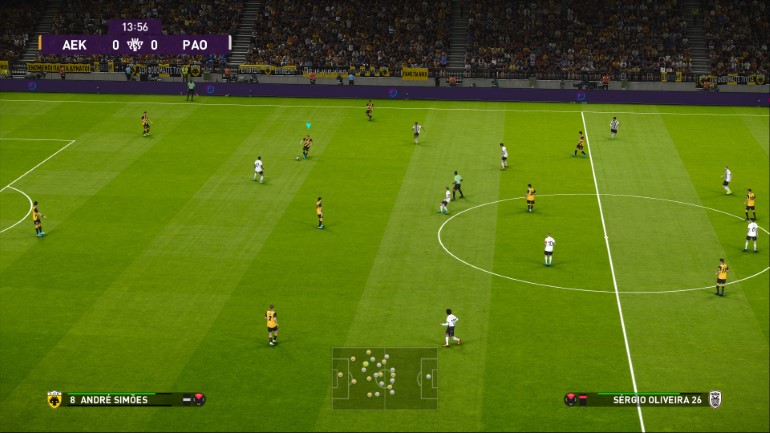Click the pitch radar minimap
The height and width of the screenshot is (433, 770).
(385, 378)
